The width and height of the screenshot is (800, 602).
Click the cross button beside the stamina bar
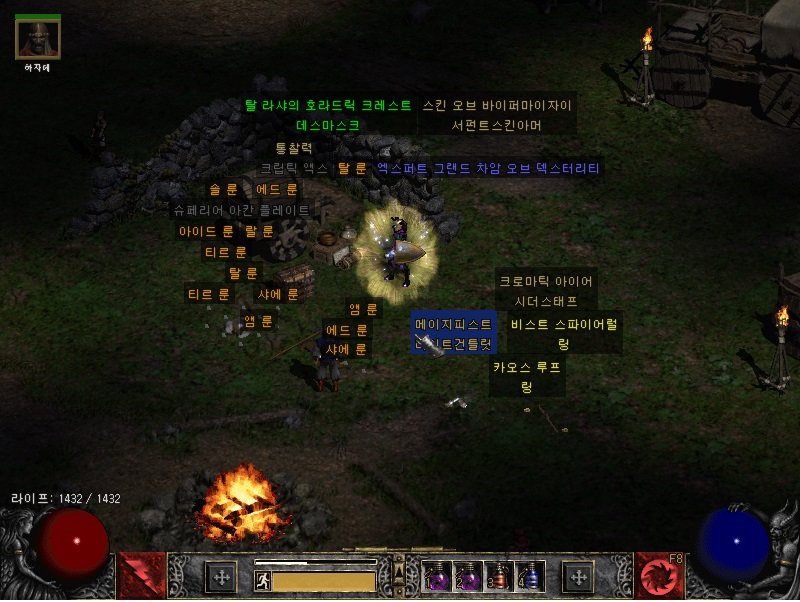220,576
